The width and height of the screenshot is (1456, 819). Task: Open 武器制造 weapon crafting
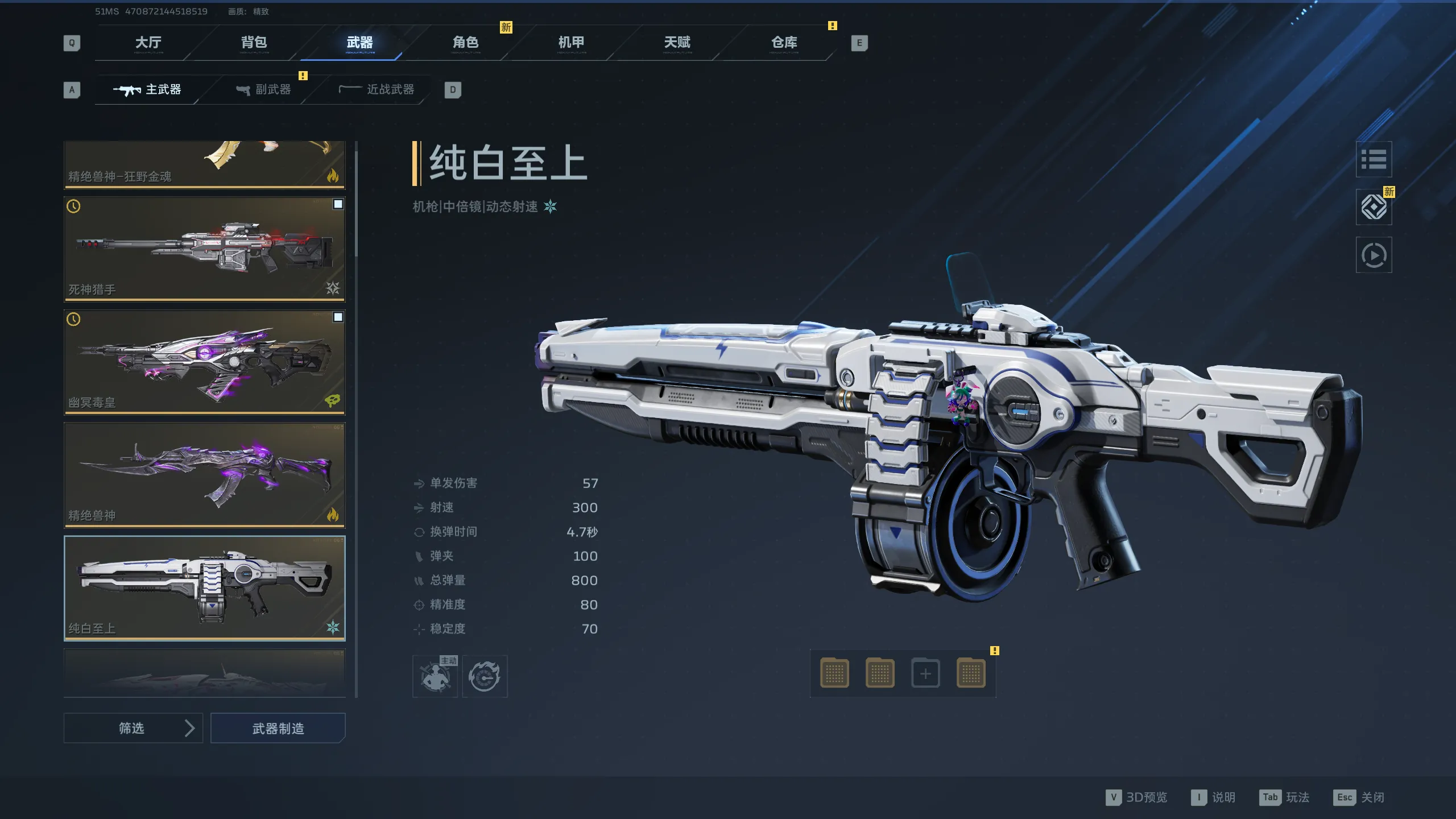point(278,728)
